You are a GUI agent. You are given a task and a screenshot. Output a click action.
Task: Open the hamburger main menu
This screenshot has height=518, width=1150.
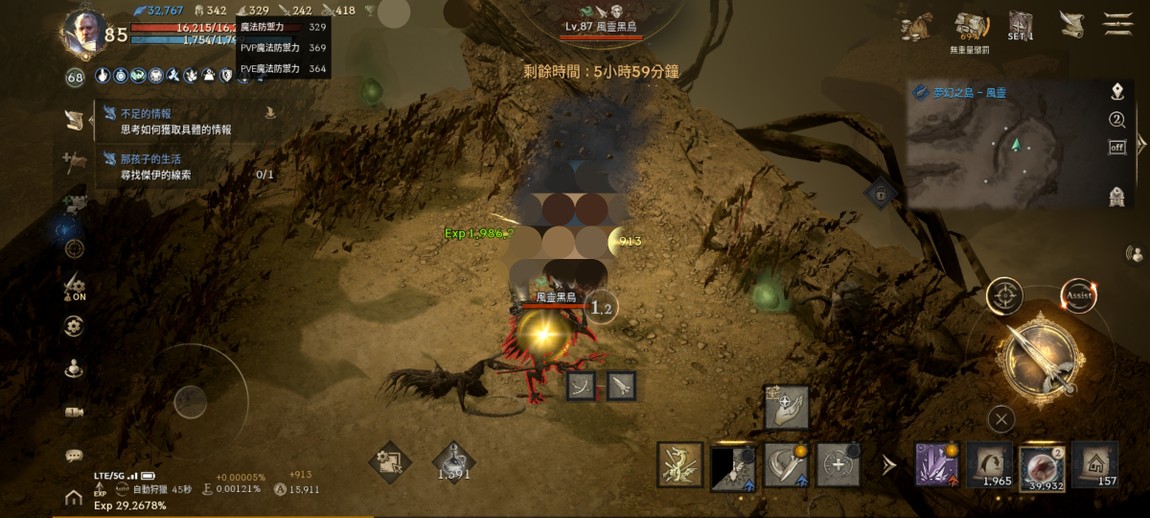[x=1117, y=24]
